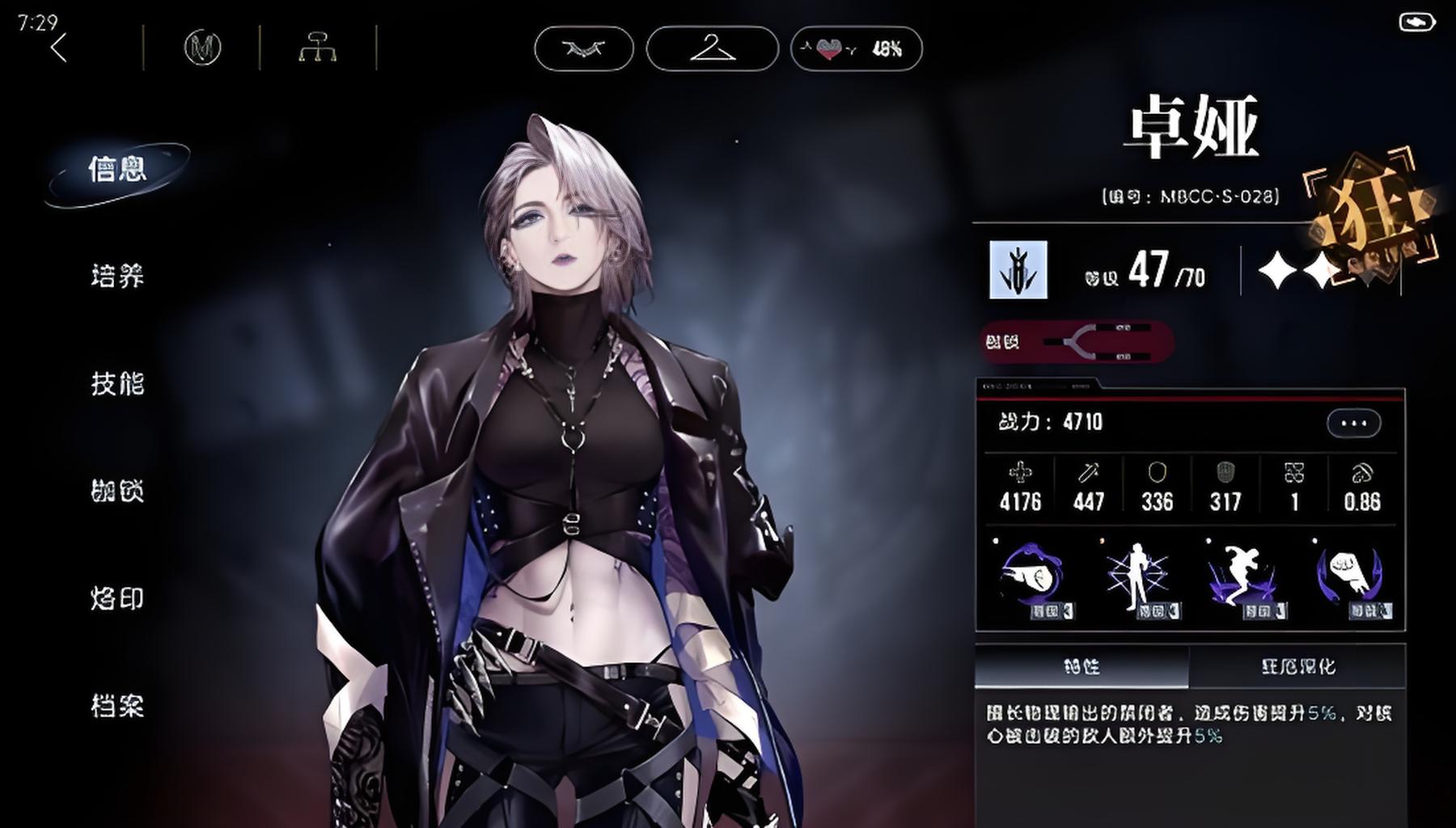
Task: Click the light-blue class emblem icon
Action: click(1018, 270)
